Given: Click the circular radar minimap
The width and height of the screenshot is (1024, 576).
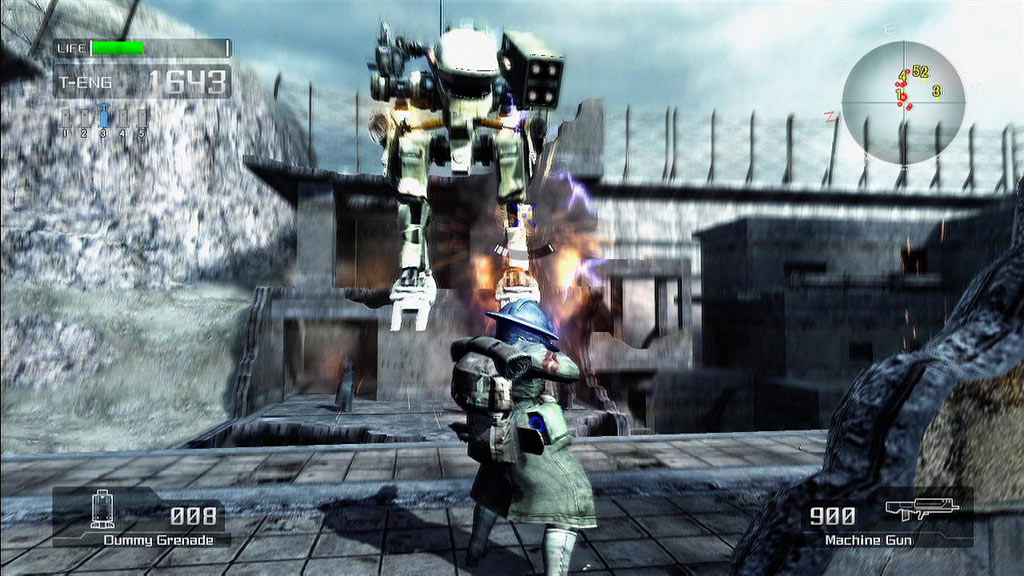Looking at the screenshot, I should click(903, 102).
